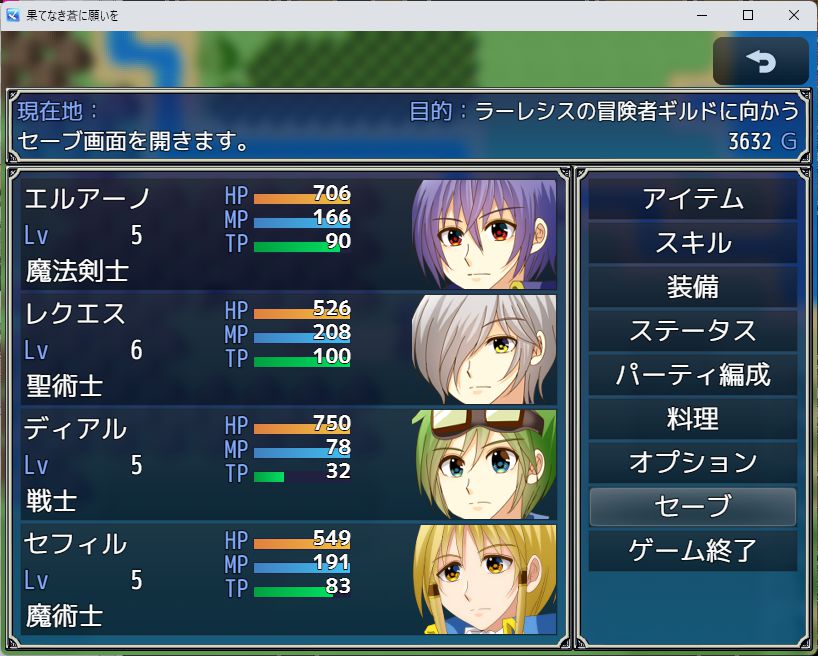Select スキル (Skill) menu entry
Screen dimensions: 818x656
click(692, 243)
